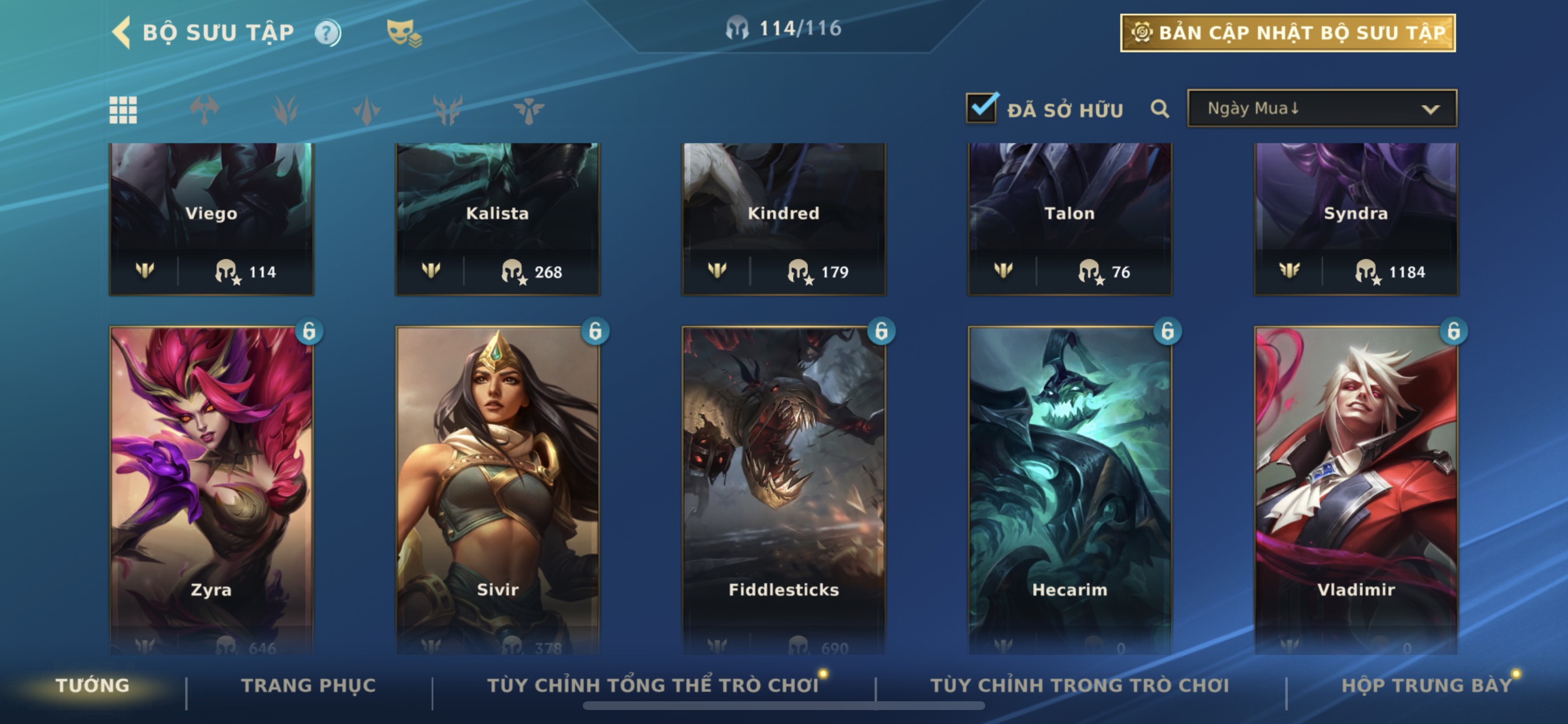The height and width of the screenshot is (724, 1568).
Task: Click the golden mask and coins icon
Action: (x=404, y=33)
